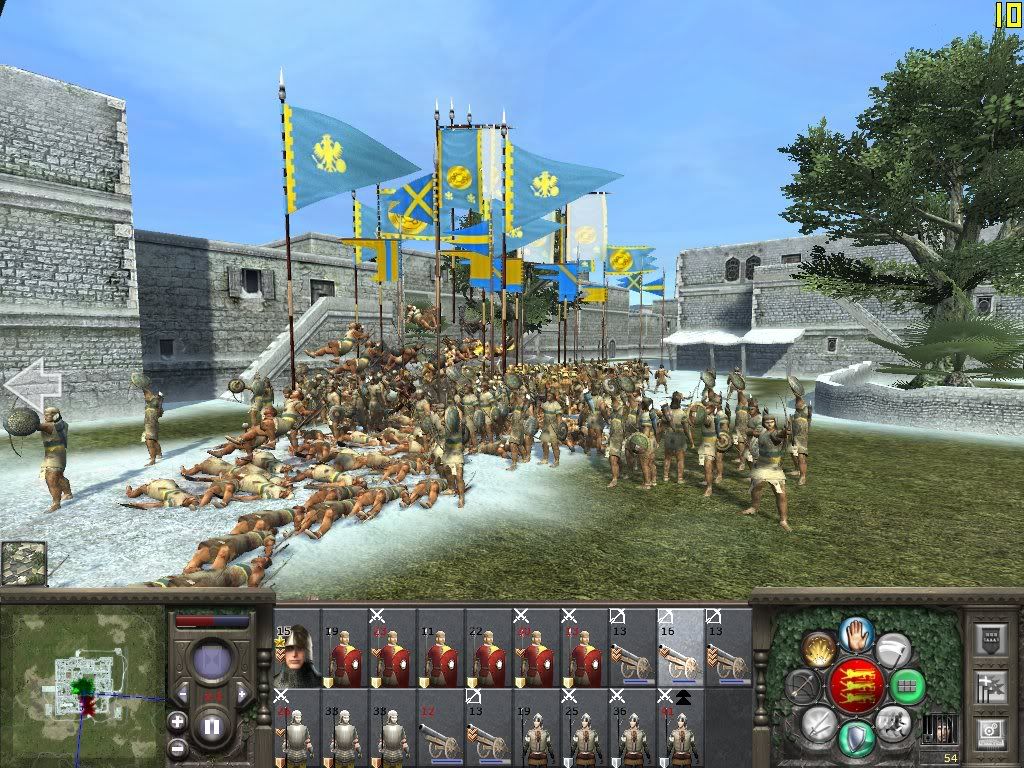Decrease the battle speed
The width and height of the screenshot is (1024, 768).
(182, 693)
